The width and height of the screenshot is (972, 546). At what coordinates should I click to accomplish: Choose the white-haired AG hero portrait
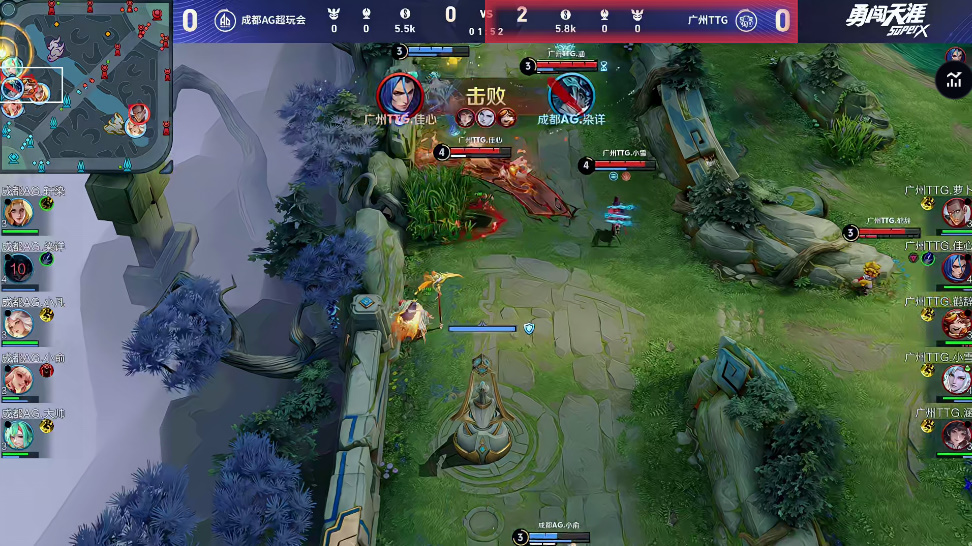(18, 324)
